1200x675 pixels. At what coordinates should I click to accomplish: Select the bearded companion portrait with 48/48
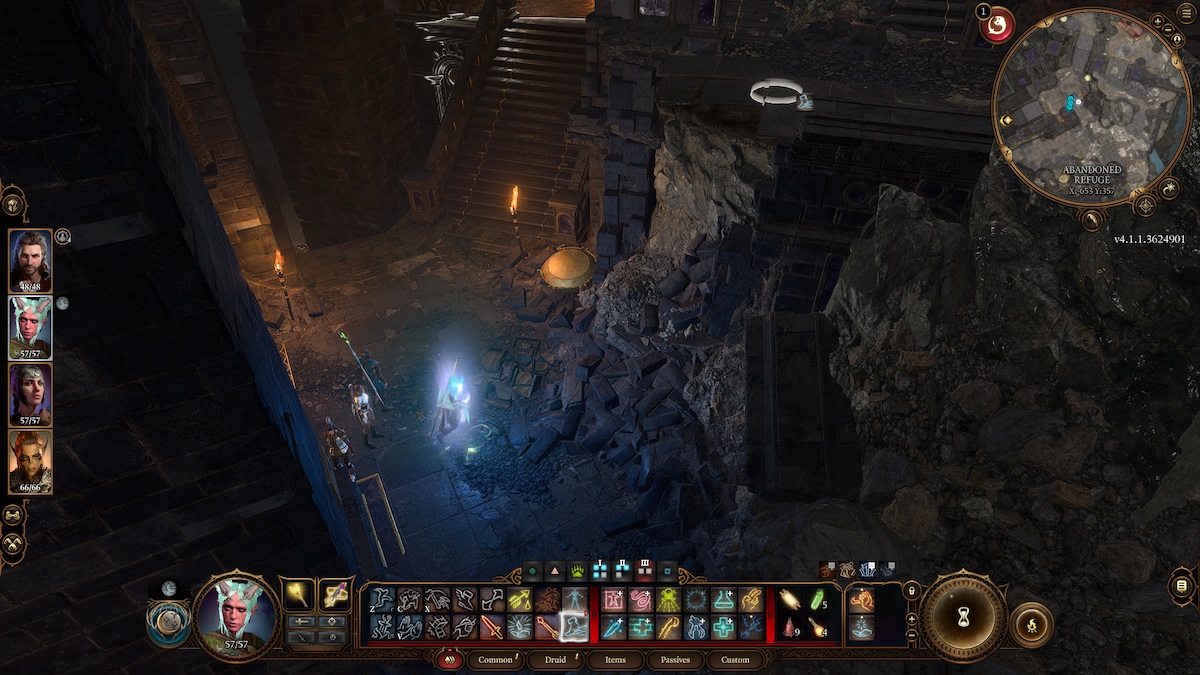[30, 260]
